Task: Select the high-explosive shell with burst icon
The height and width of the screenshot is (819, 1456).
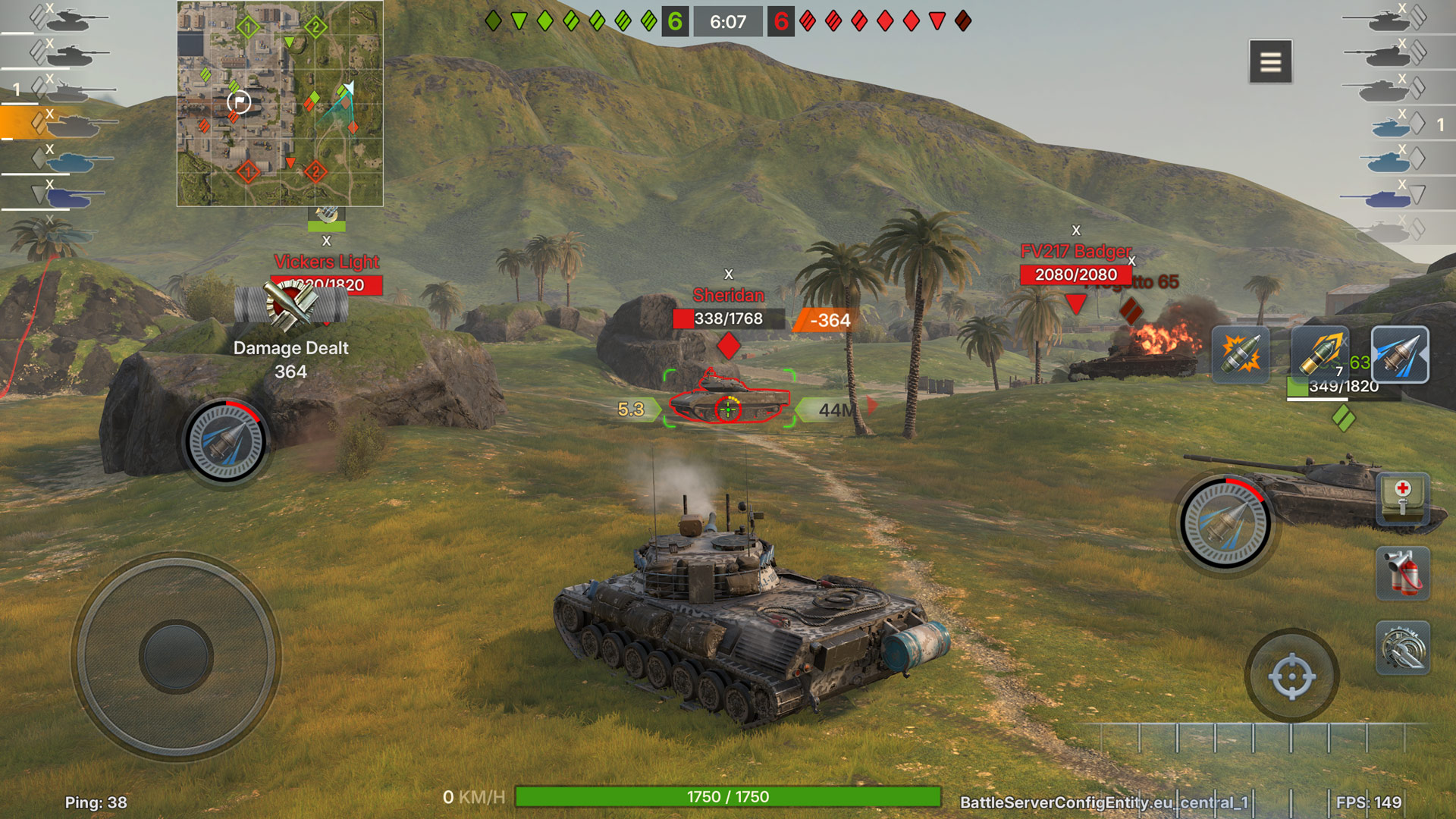Action: coord(1241,354)
